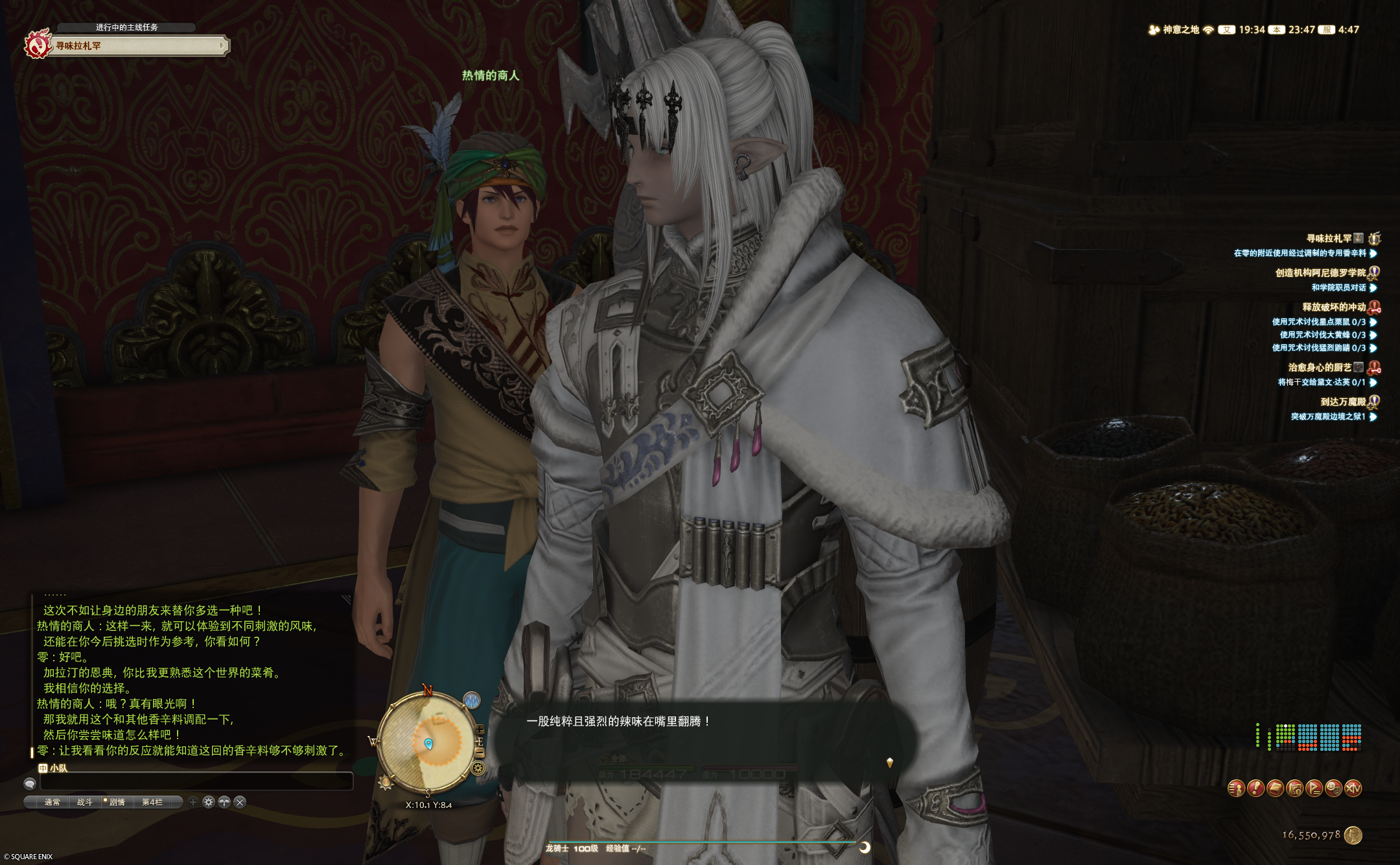
Task: Open the XIV system menu icon
Action: tap(1353, 788)
